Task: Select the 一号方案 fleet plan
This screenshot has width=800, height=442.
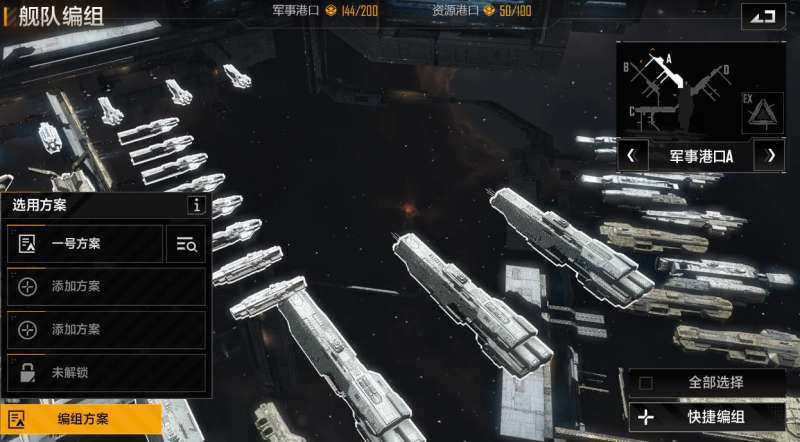Action: pyautogui.click(x=84, y=243)
